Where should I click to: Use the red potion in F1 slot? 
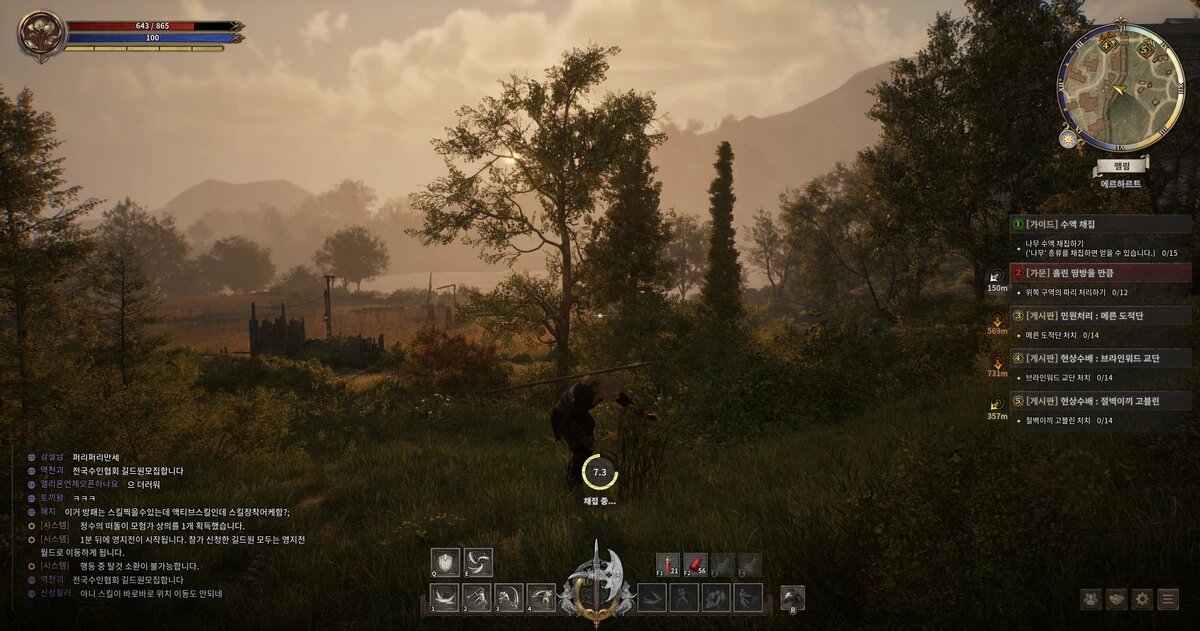pos(668,565)
